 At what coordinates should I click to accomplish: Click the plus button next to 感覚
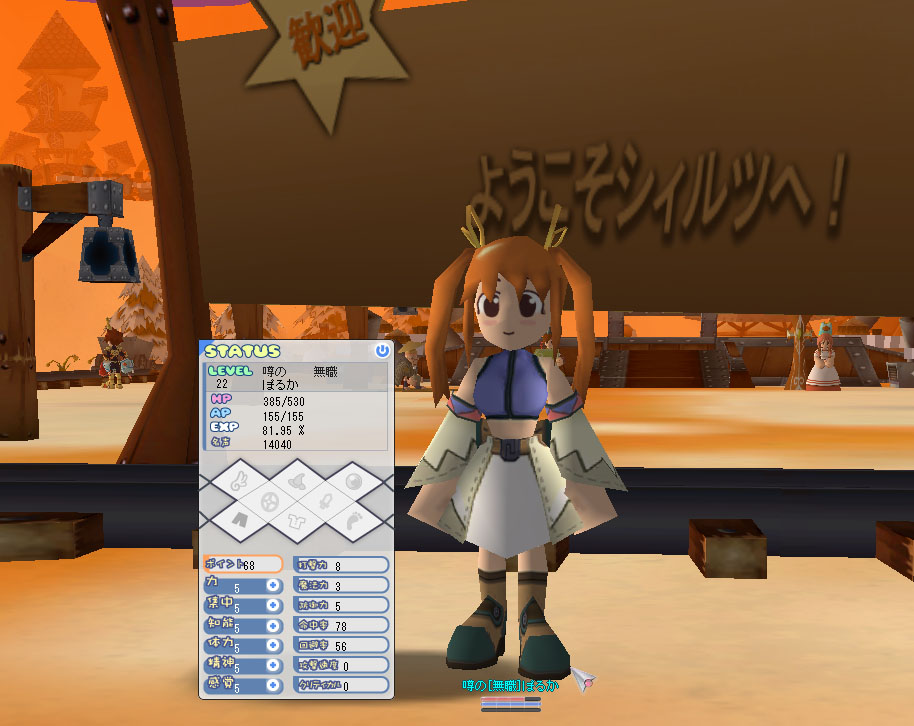(272, 685)
